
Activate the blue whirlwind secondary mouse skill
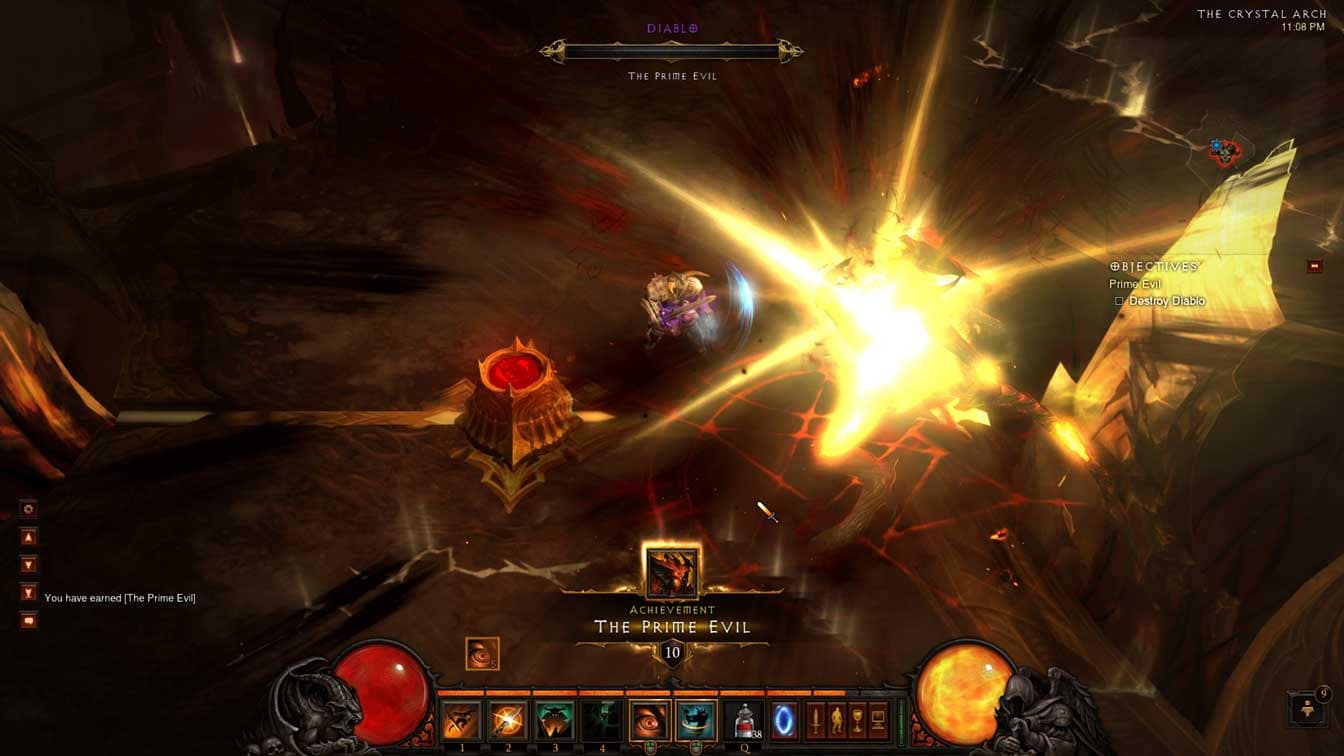696,720
